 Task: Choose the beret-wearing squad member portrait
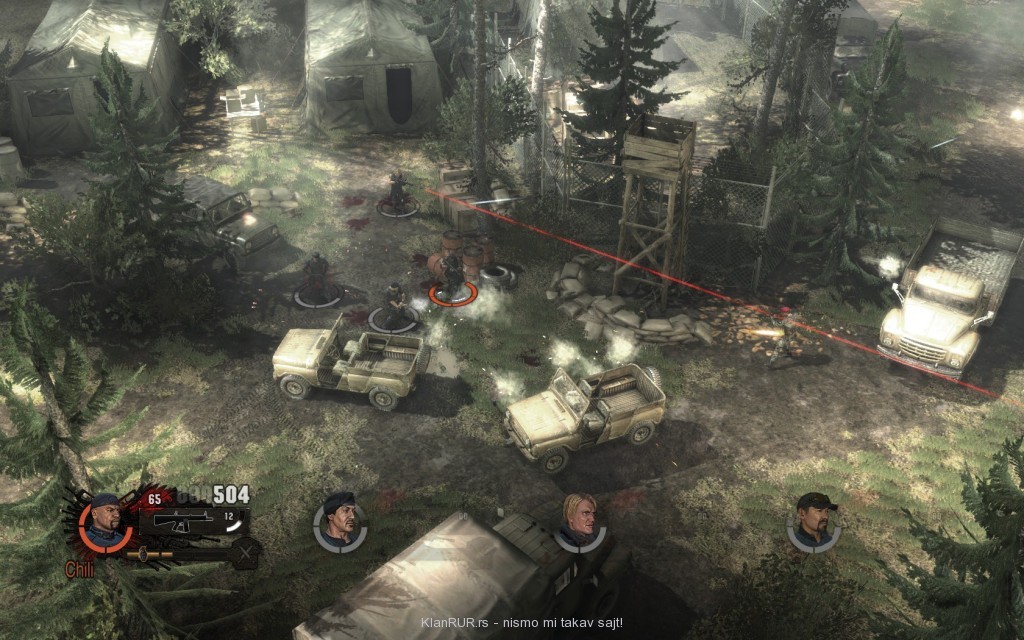(x=340, y=521)
